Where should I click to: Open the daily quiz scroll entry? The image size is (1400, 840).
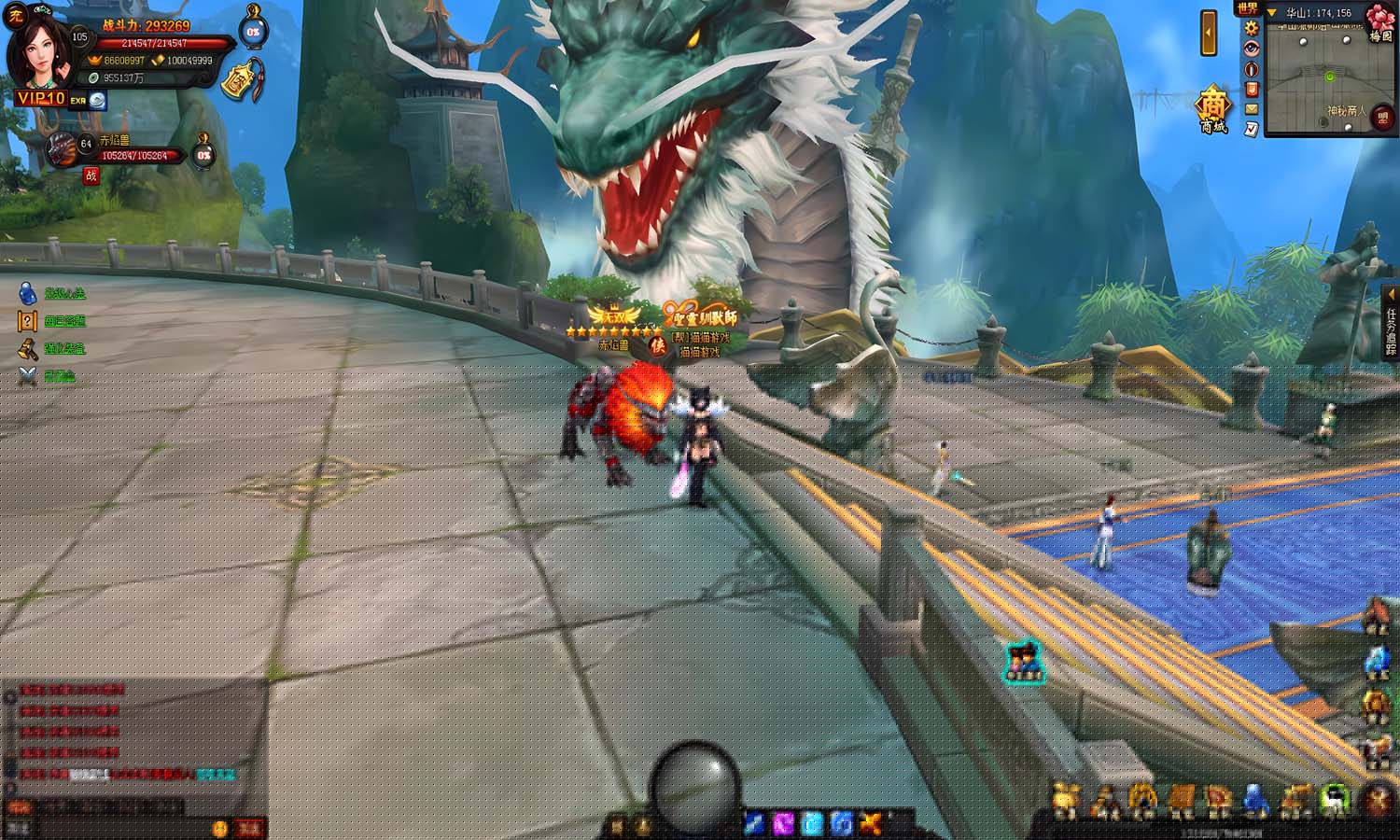28,321
